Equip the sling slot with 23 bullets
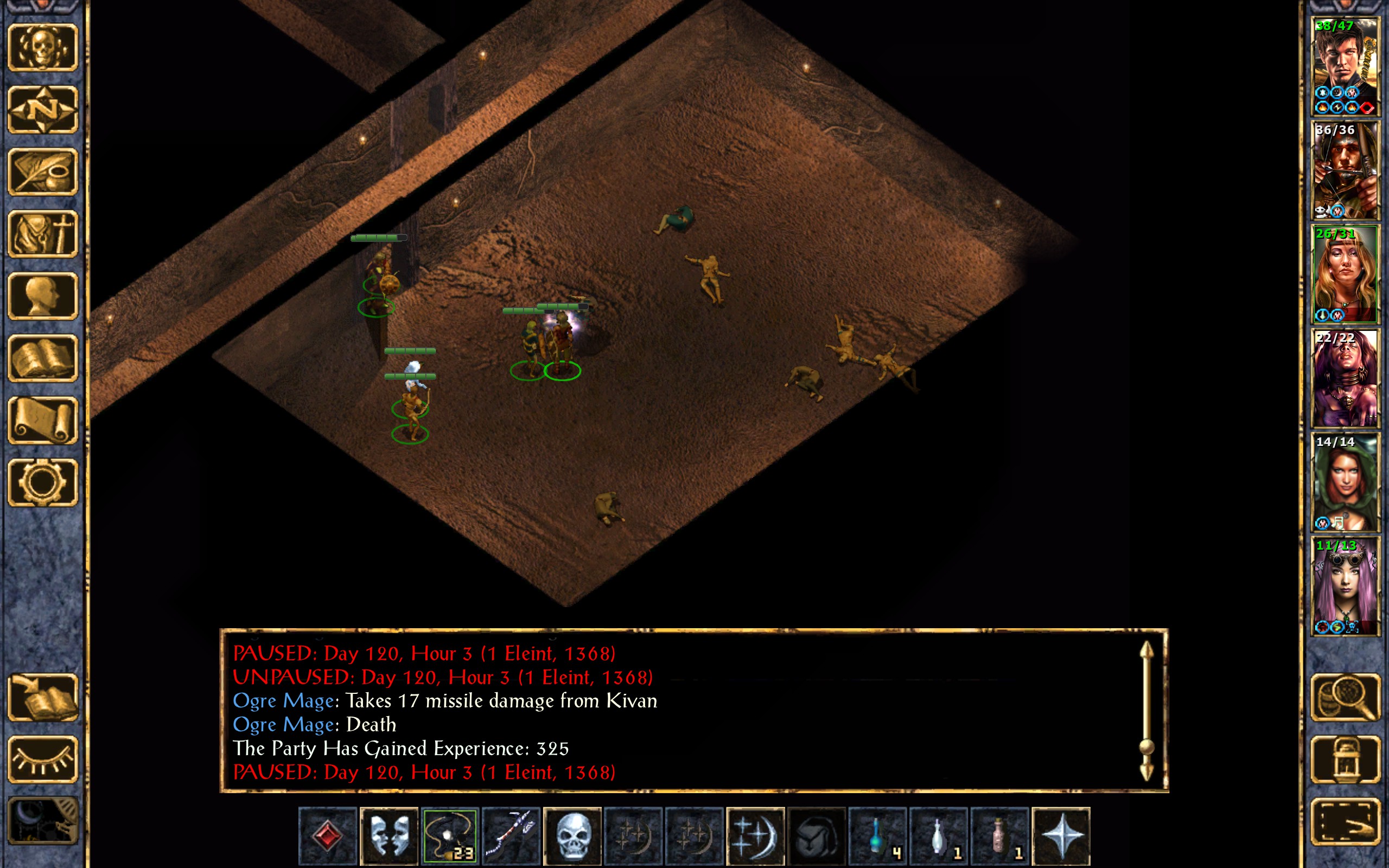This screenshot has width=1389, height=868. (450, 836)
